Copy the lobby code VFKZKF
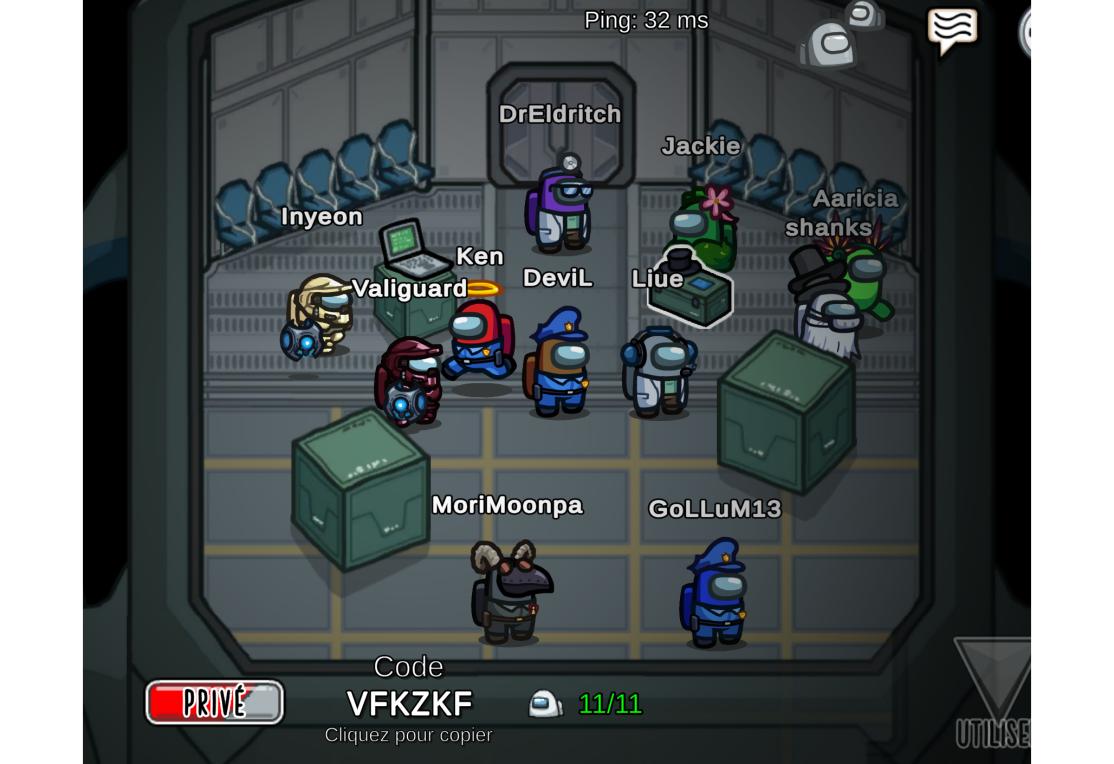The image size is (1114, 764). coord(409,704)
